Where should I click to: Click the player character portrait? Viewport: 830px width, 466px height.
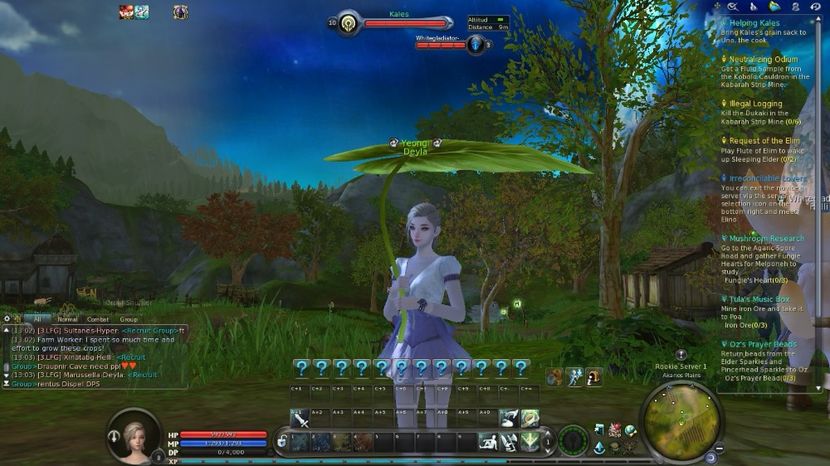[x=133, y=435]
